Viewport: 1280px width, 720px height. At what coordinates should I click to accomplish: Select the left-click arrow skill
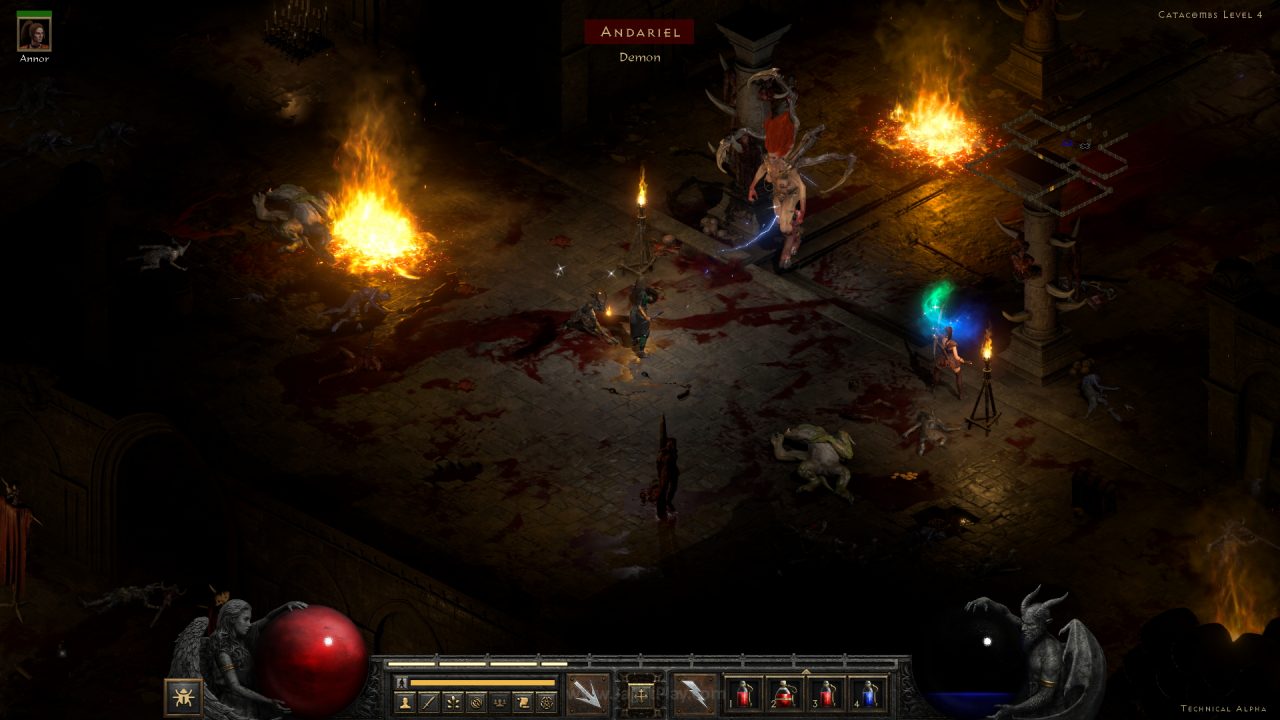point(588,693)
